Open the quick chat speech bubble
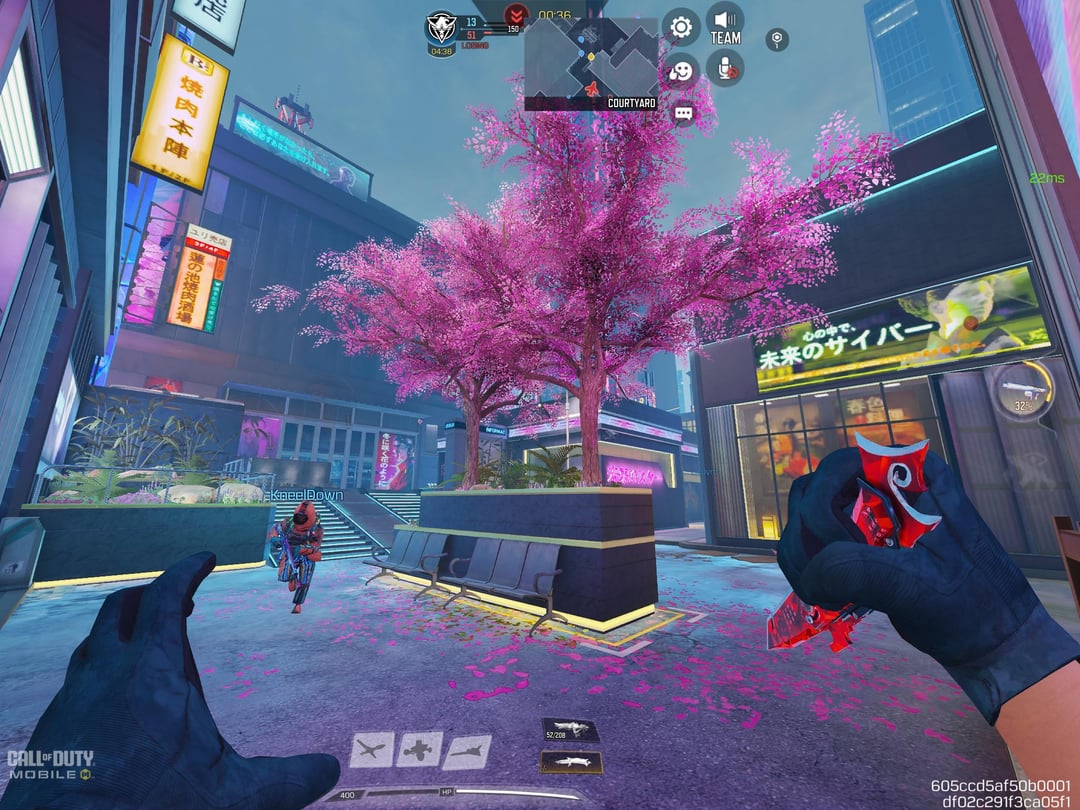The height and width of the screenshot is (810, 1080). [683, 114]
